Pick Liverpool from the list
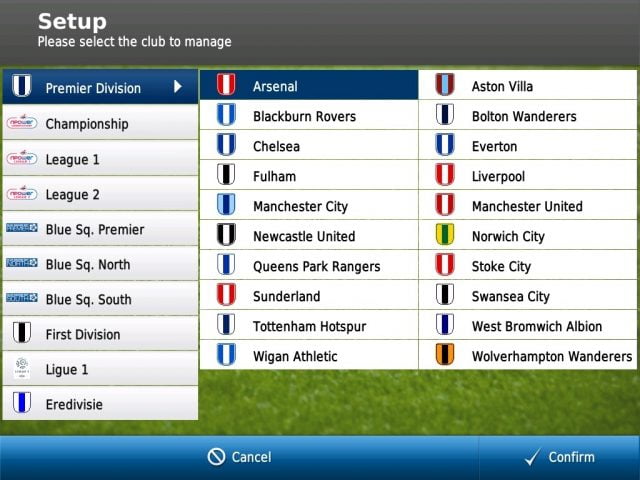Viewport: 640px width, 480px height. coord(527,176)
